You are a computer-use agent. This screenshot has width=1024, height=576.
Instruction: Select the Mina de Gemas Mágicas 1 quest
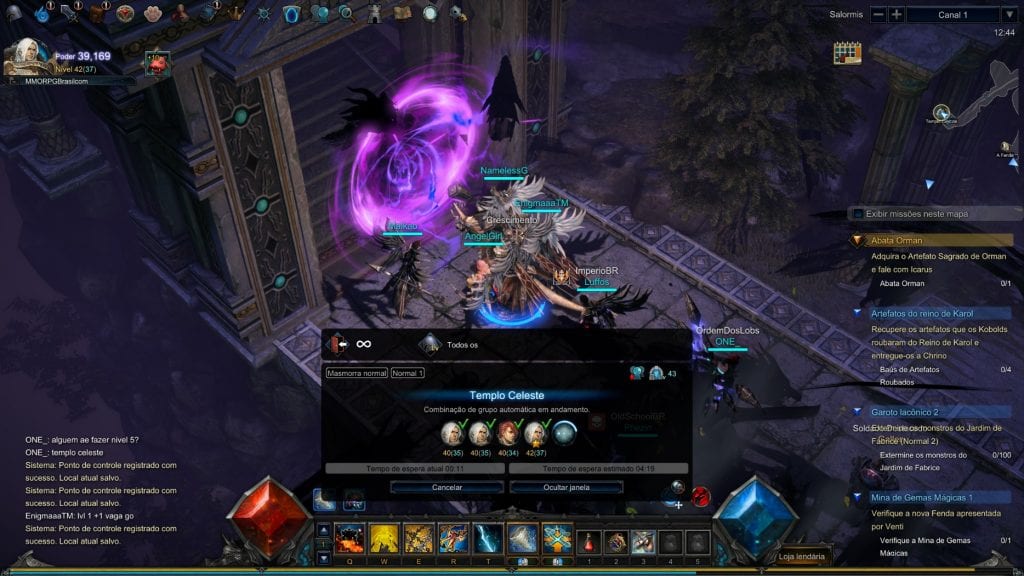pyautogui.click(x=921, y=497)
